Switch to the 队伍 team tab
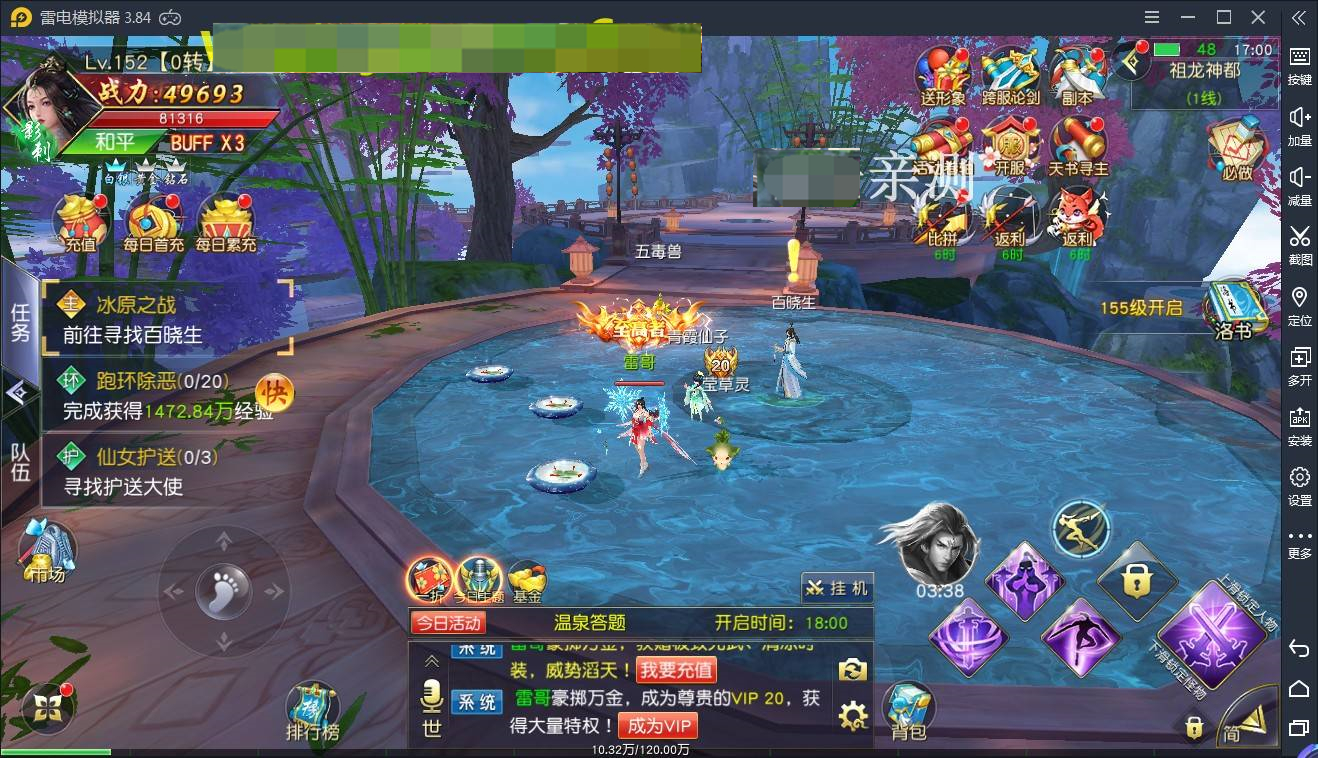This screenshot has height=758, width=1318. pyautogui.click(x=20, y=461)
